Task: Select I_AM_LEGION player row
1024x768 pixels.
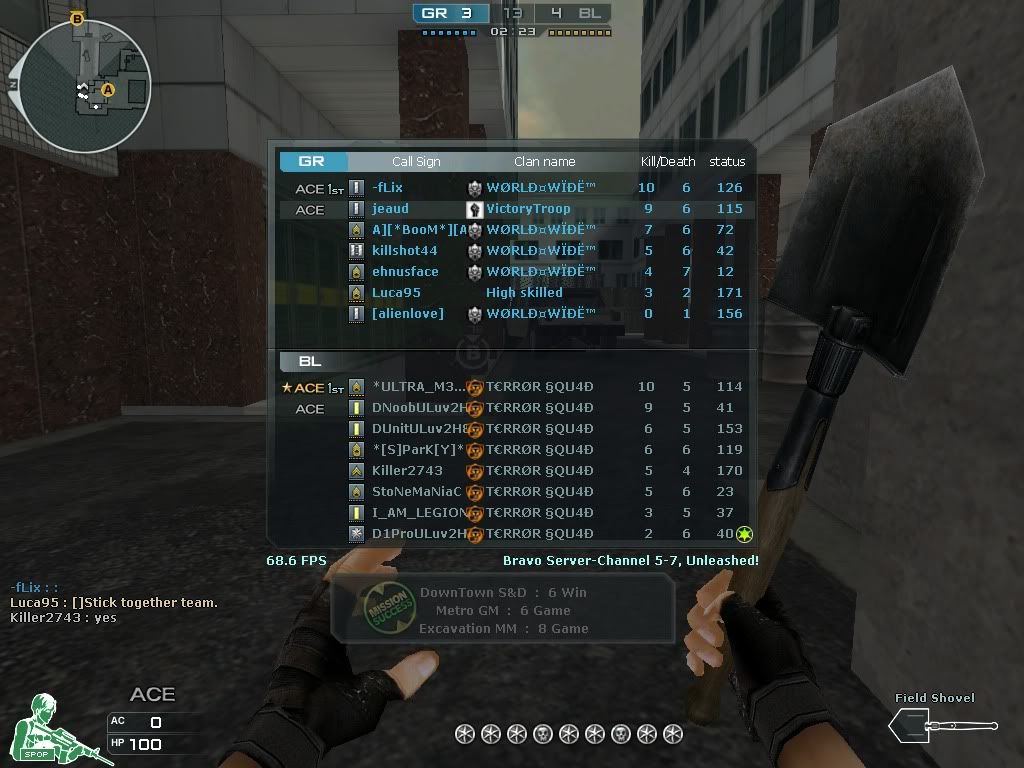Action: pos(419,513)
